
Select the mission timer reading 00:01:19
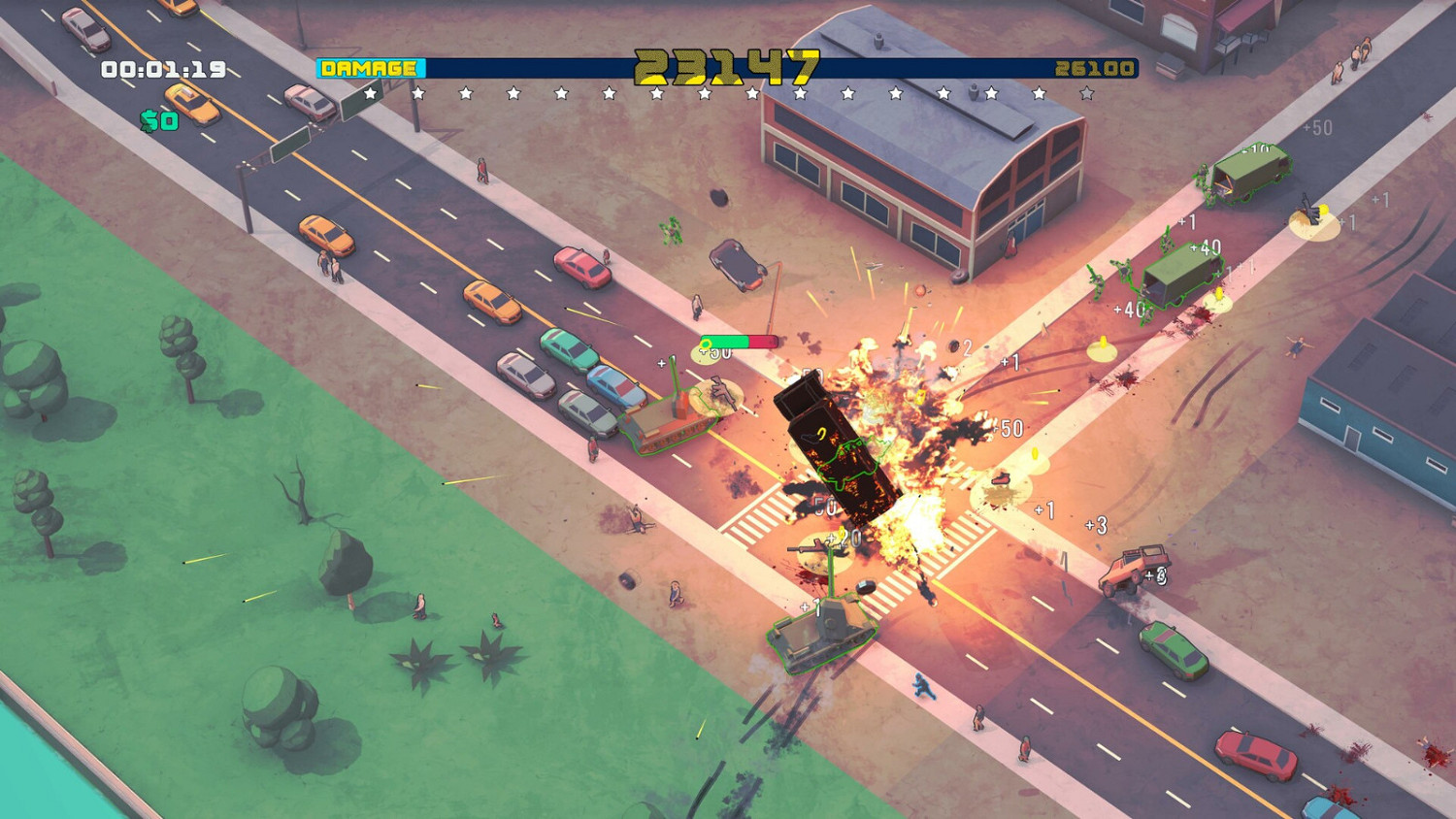pyautogui.click(x=161, y=69)
